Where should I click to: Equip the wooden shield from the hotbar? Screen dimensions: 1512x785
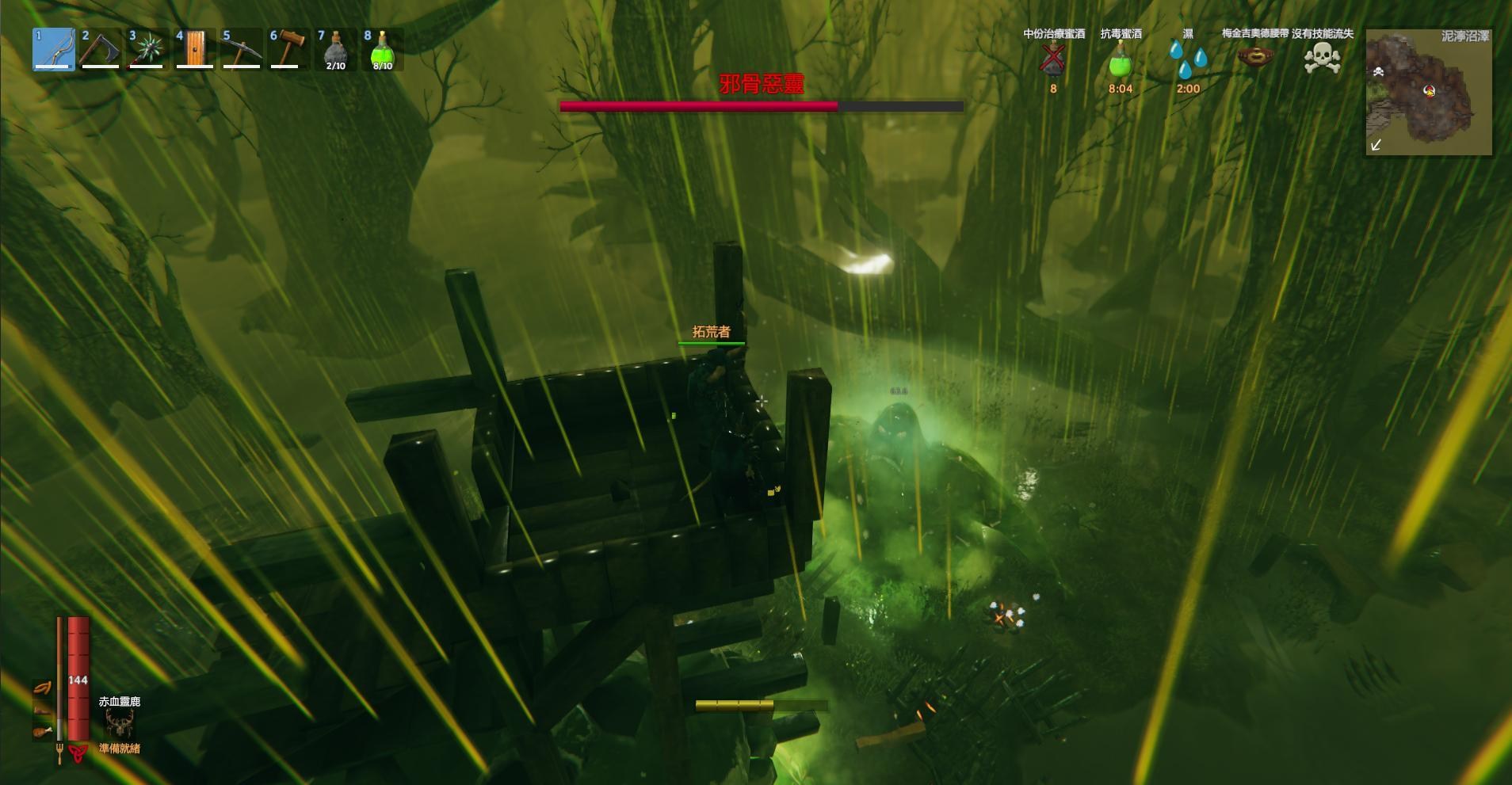pos(194,49)
